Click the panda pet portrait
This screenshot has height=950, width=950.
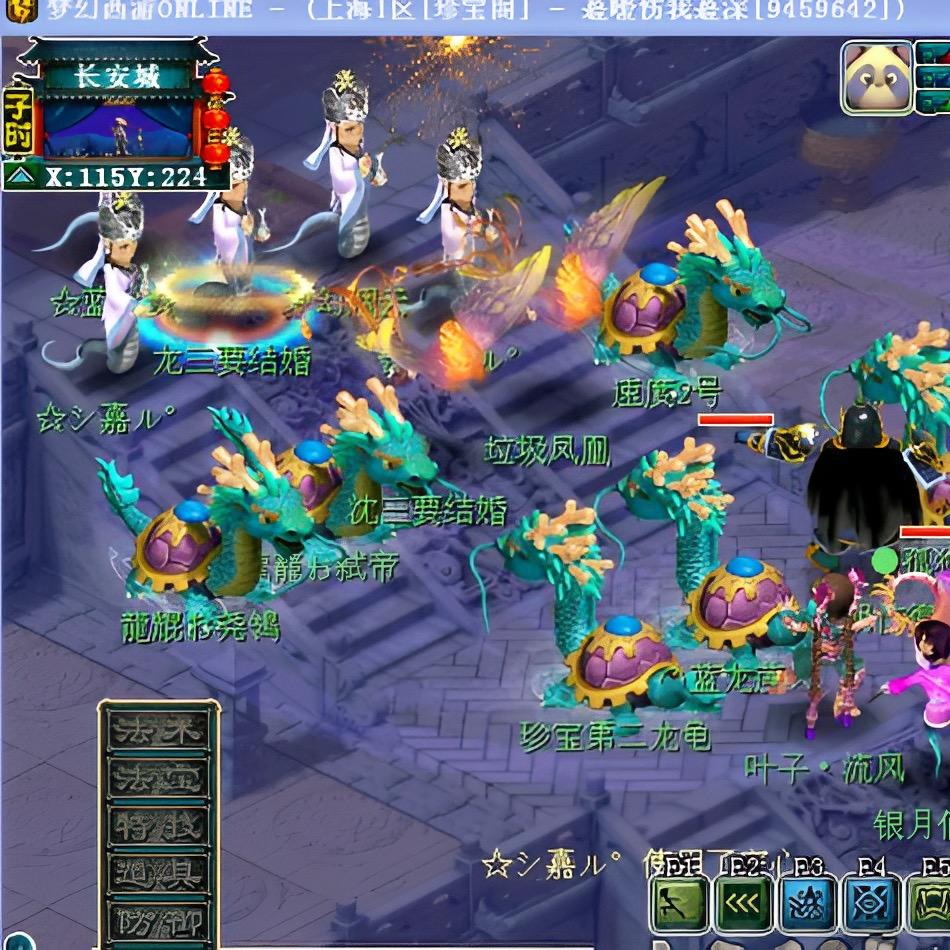pos(877,78)
